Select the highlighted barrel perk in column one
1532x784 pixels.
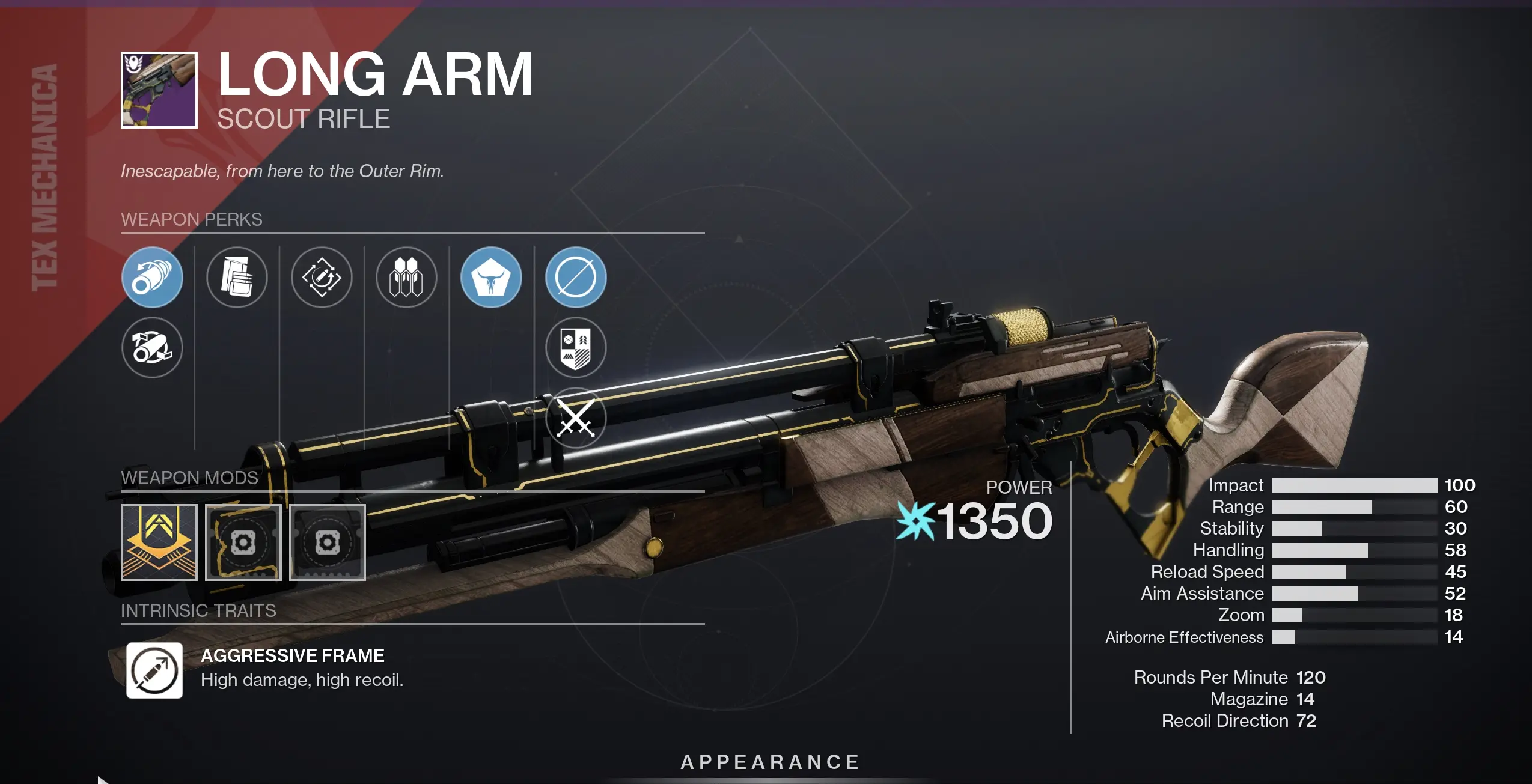pyautogui.click(x=152, y=278)
